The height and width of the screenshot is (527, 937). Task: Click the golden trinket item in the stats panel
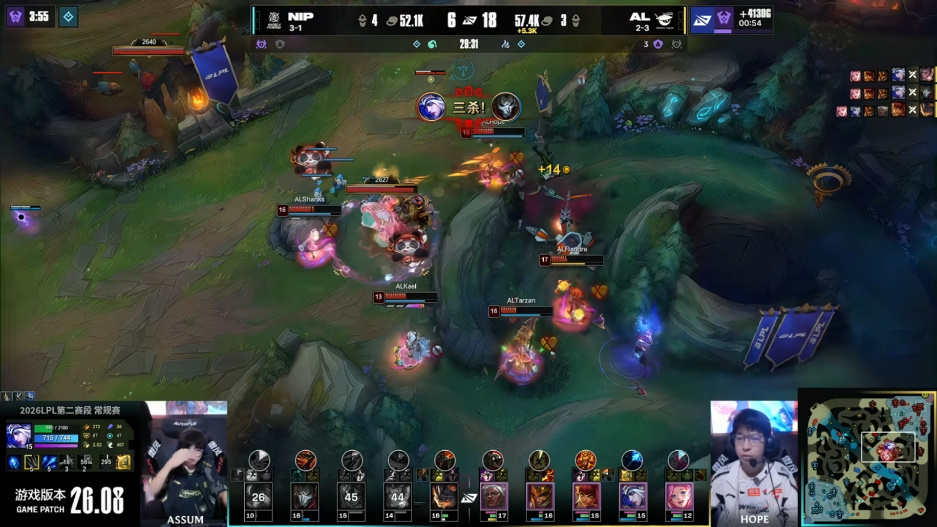(x=124, y=462)
